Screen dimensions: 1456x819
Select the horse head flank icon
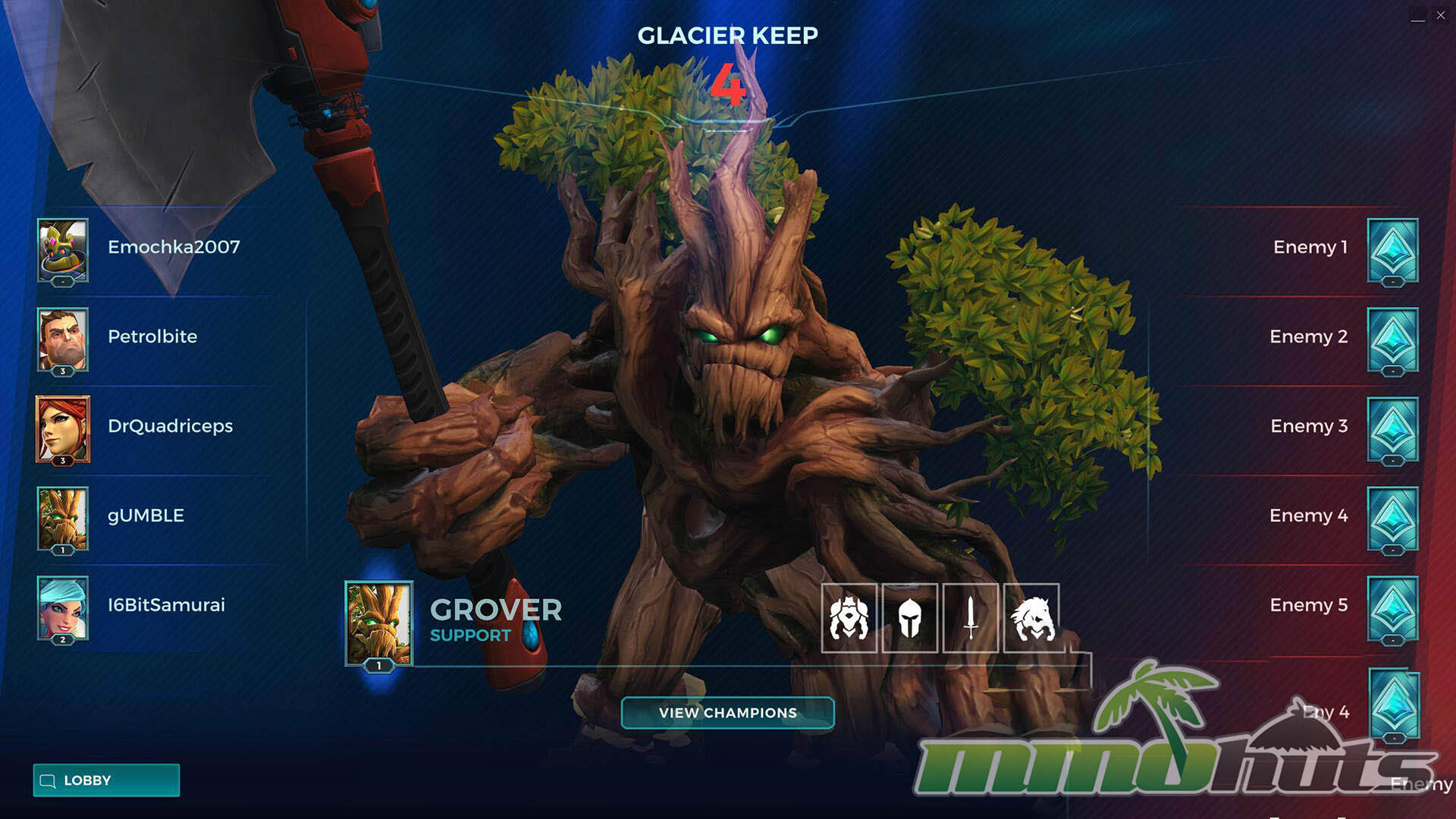[1031, 618]
